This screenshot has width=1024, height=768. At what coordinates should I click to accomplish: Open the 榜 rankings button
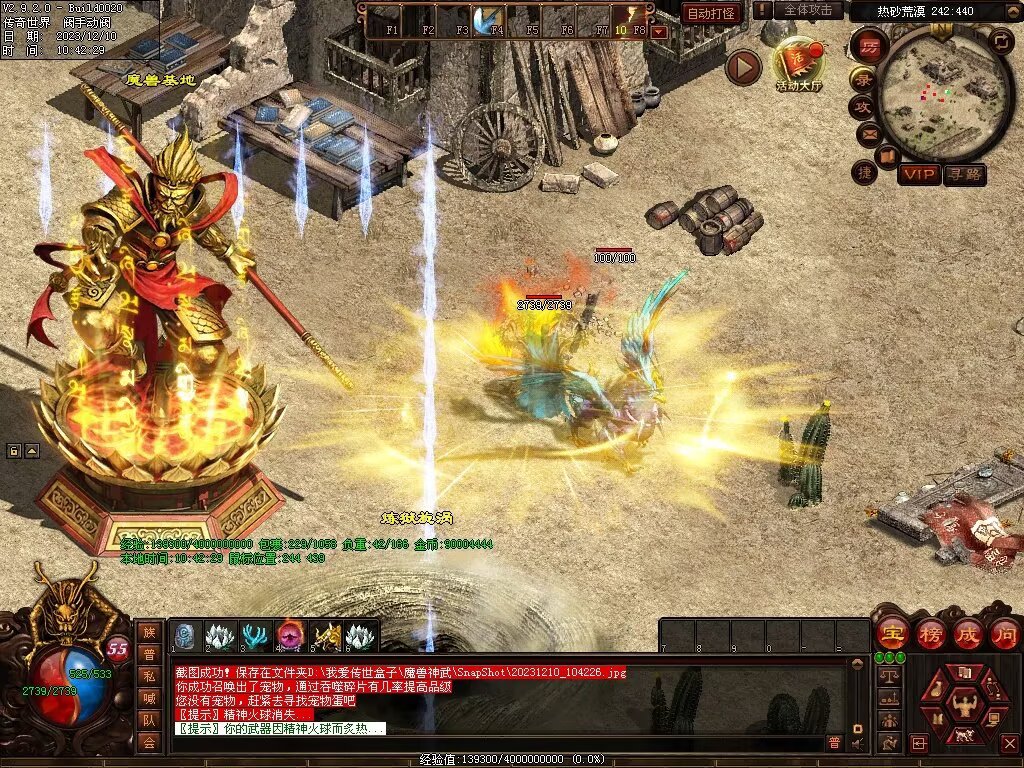930,634
